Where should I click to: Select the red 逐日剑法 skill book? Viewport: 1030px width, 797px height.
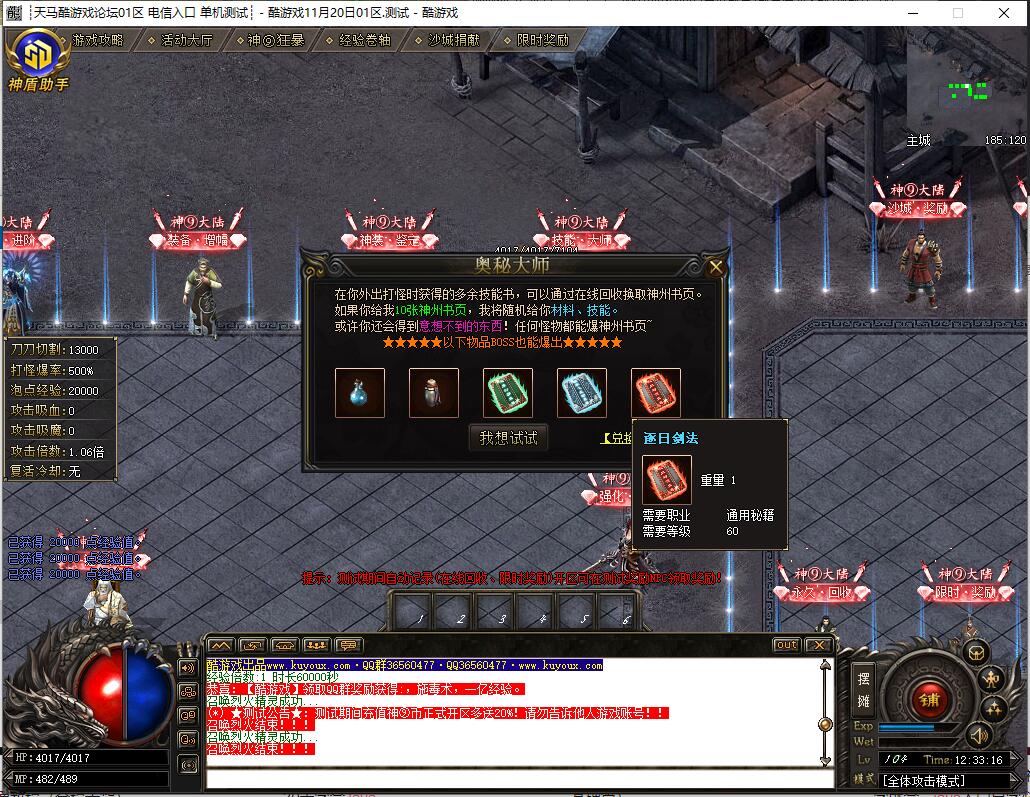click(656, 393)
